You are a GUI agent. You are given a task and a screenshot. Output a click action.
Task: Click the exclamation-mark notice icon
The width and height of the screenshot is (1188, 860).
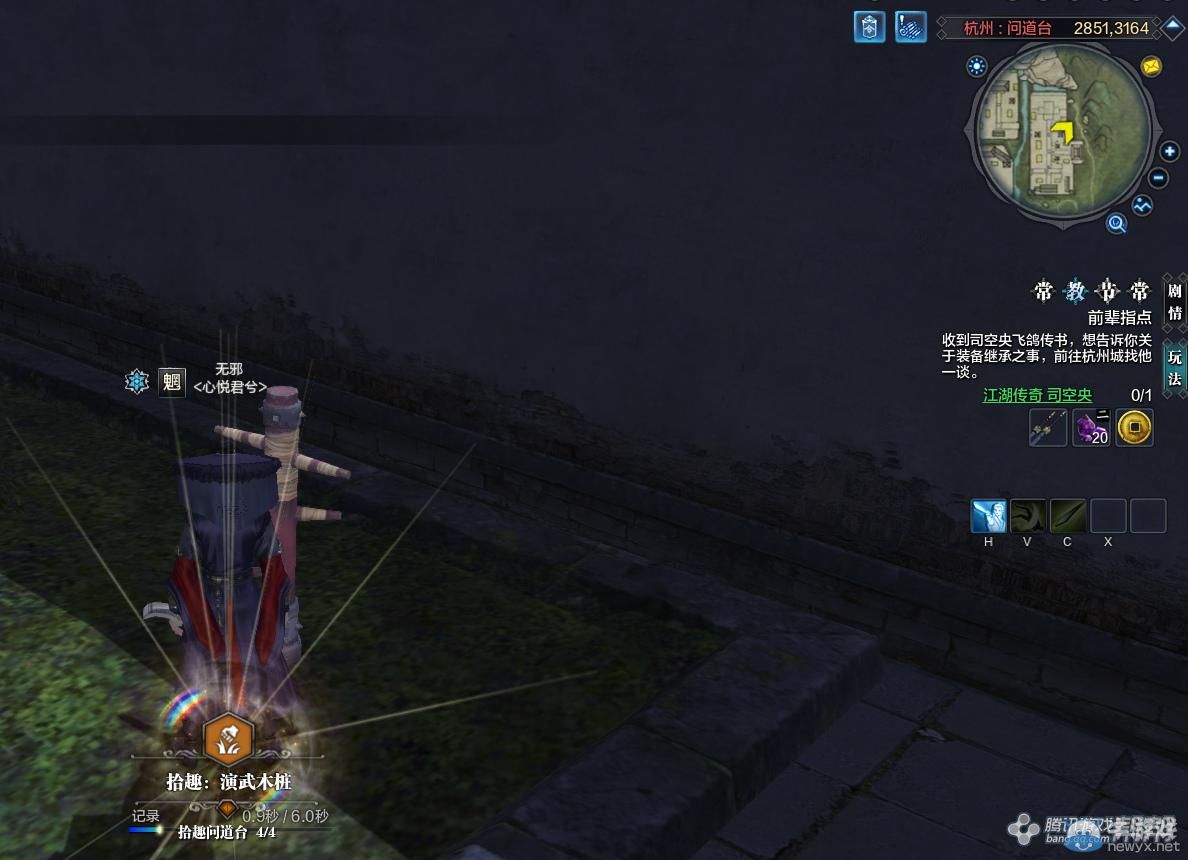coord(910,27)
